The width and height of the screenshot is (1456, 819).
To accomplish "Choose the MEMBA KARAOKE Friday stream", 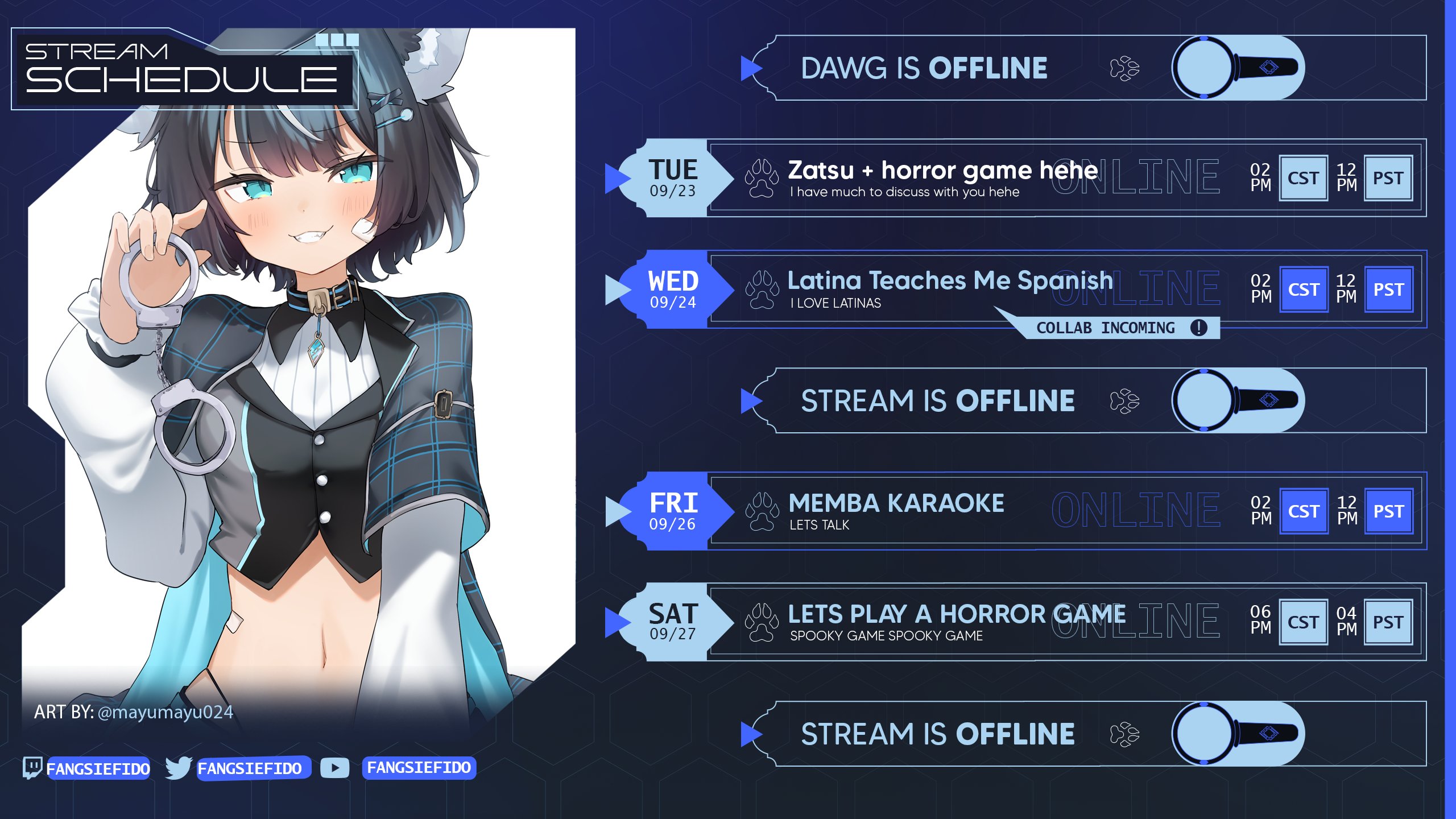I will [896, 504].
